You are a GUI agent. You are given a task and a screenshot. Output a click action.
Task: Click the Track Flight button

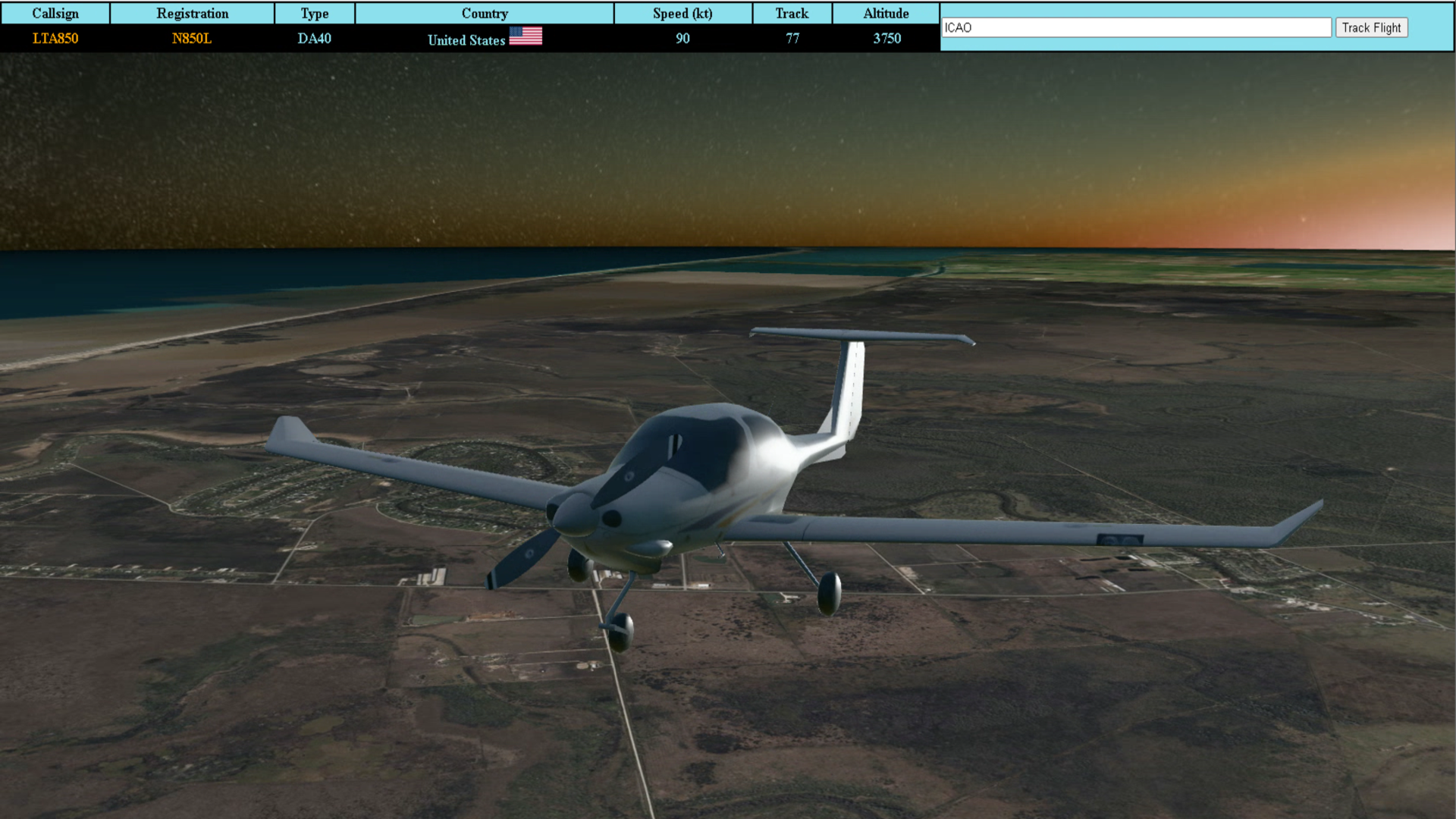coord(1371,28)
